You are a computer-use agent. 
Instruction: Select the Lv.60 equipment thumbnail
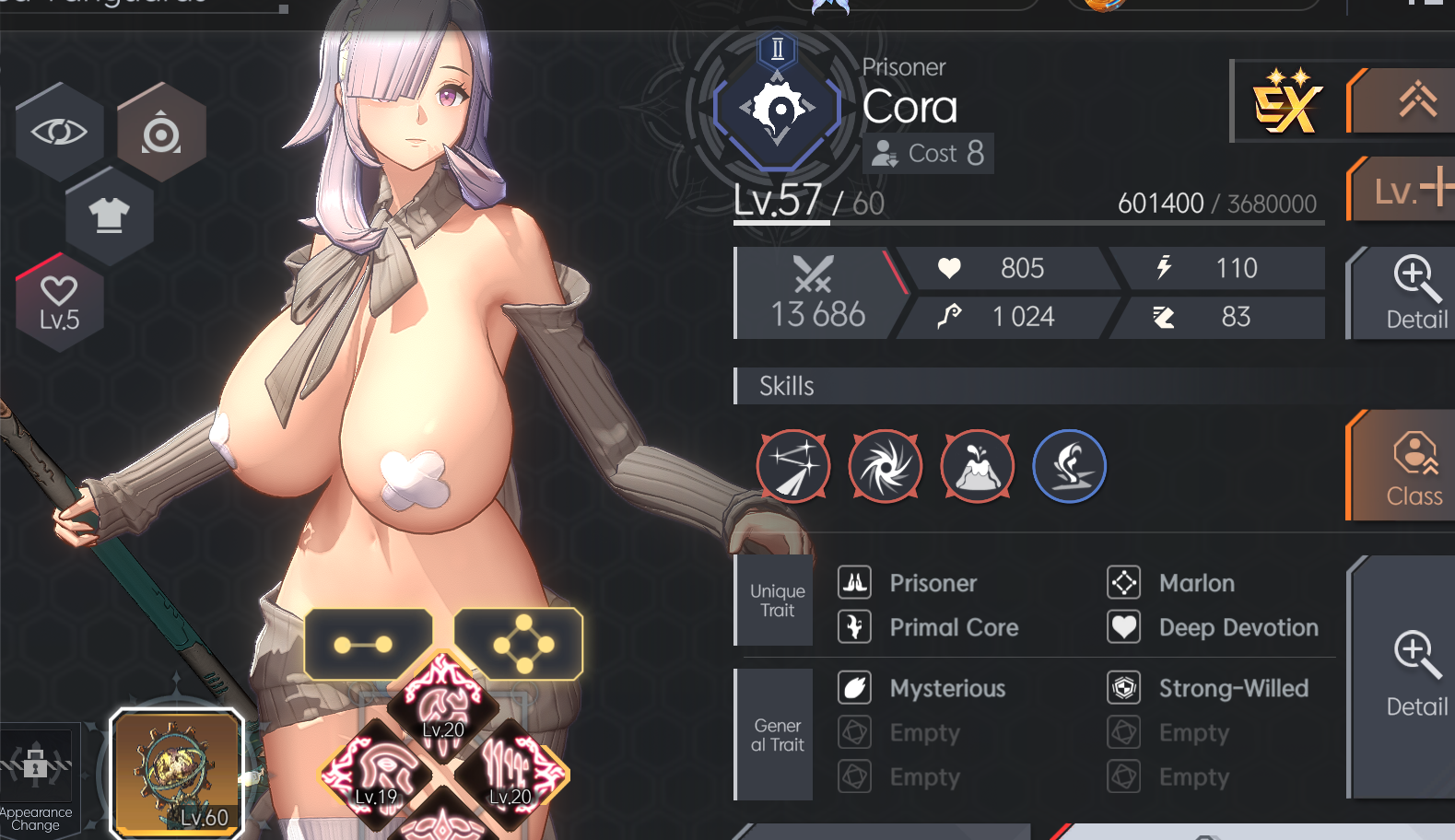pyautogui.click(x=177, y=773)
